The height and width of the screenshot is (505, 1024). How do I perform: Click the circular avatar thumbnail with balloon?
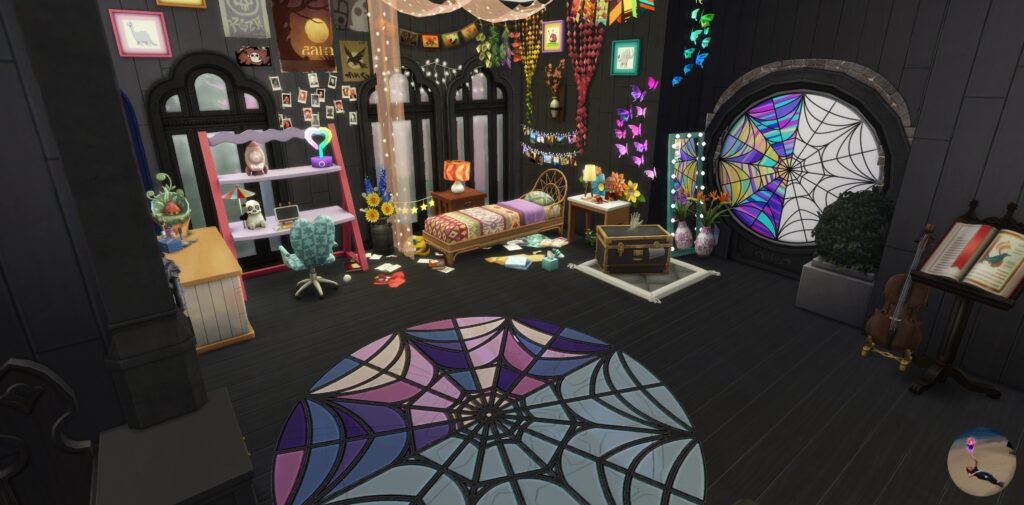coord(980,461)
